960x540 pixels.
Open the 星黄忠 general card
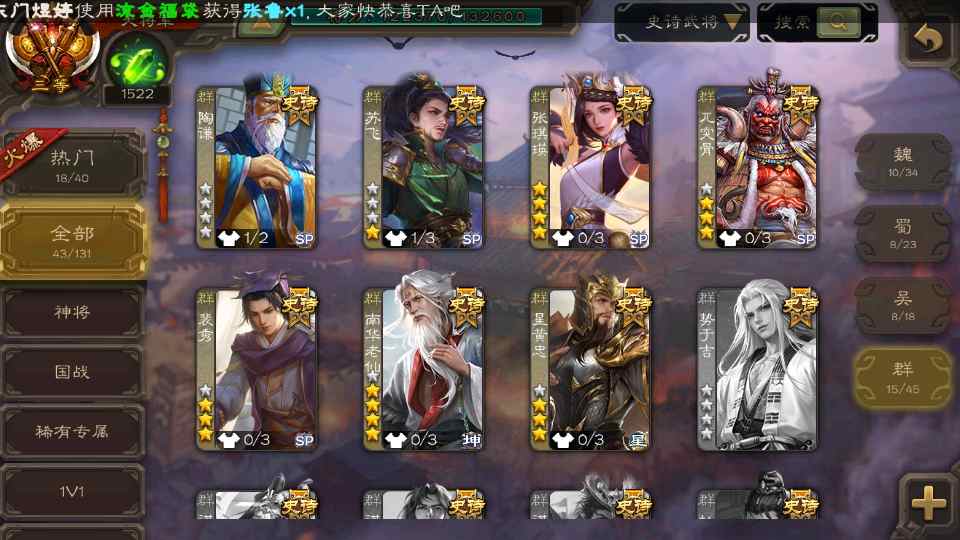[590, 369]
